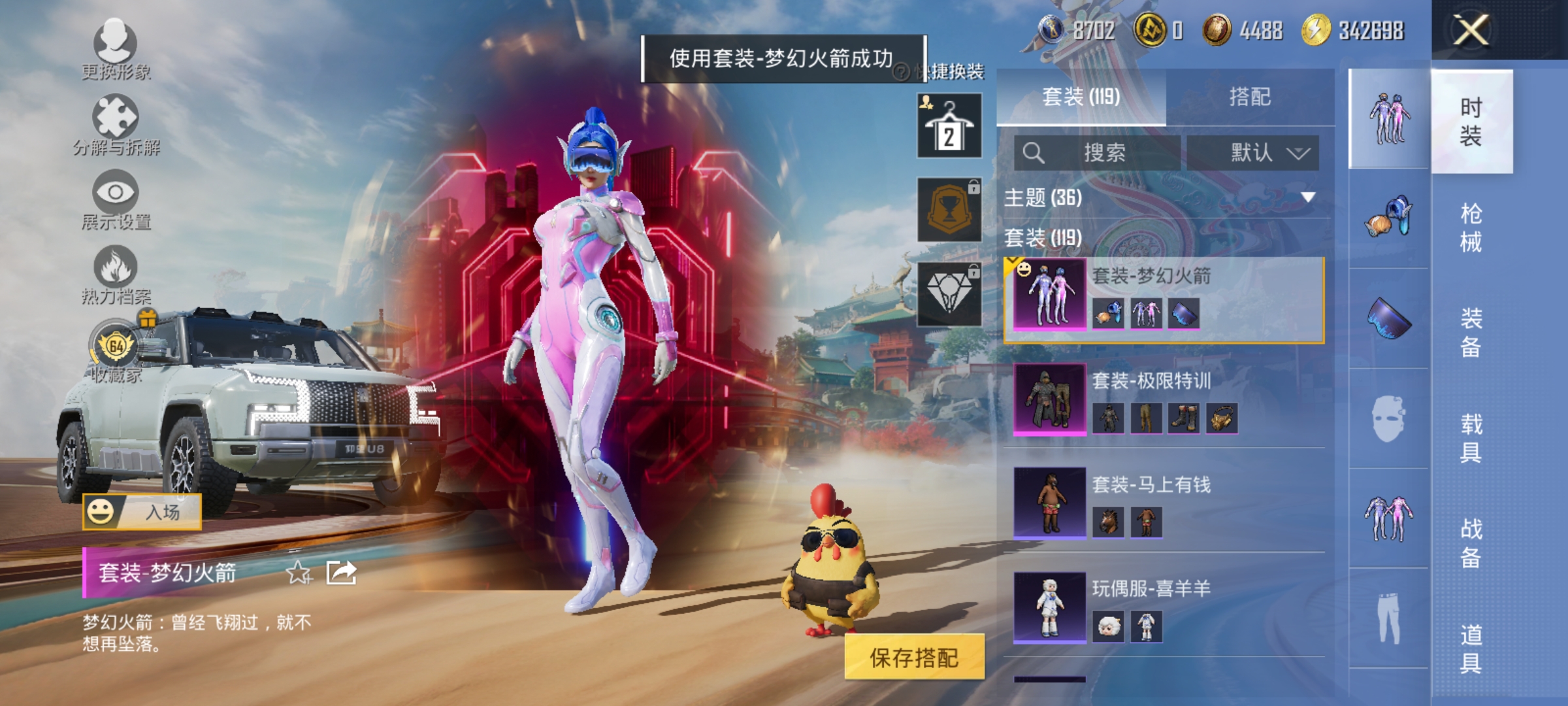Open the 默认 sorting dropdown

1254,152
